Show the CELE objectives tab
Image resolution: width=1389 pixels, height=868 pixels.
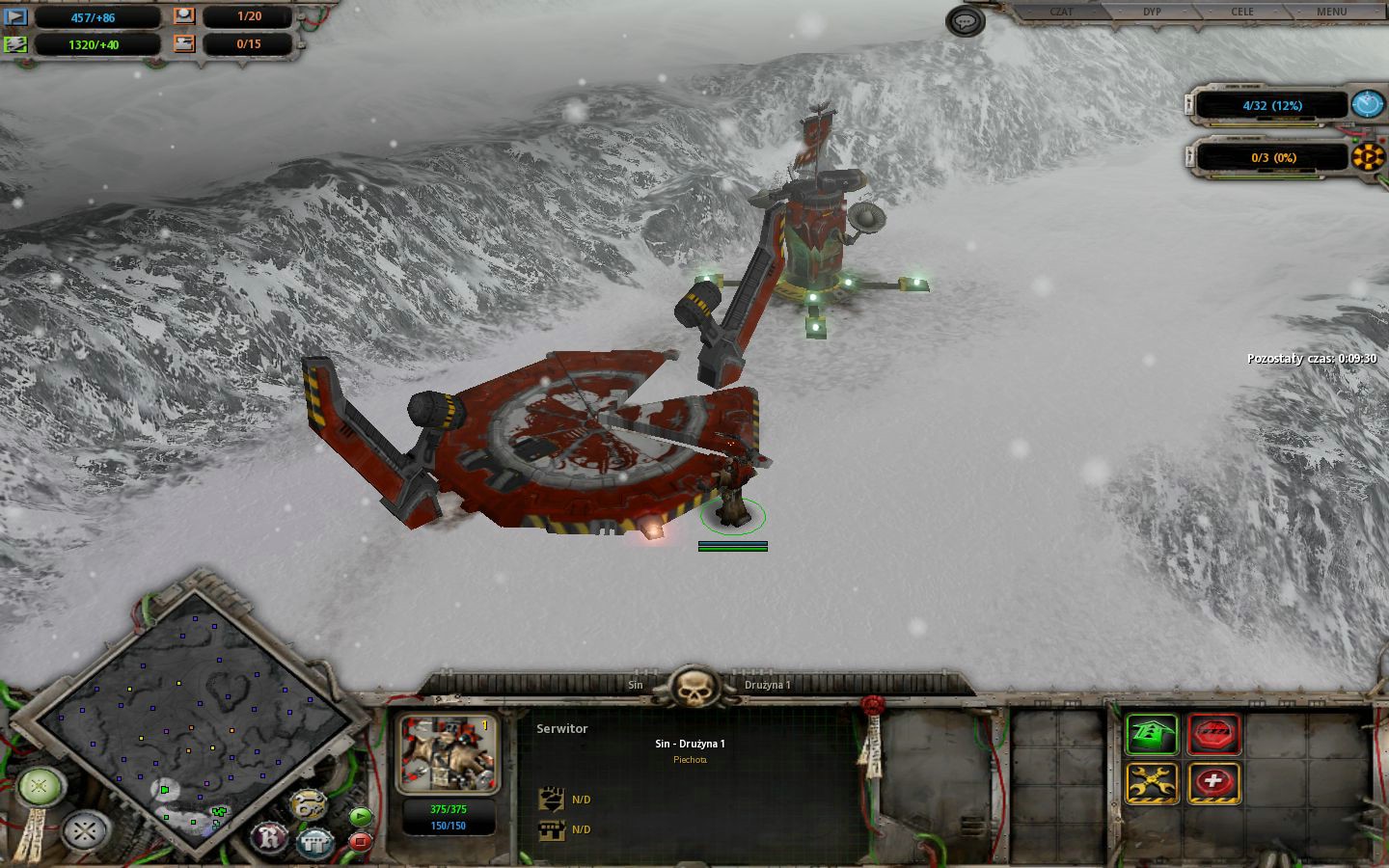1242,12
